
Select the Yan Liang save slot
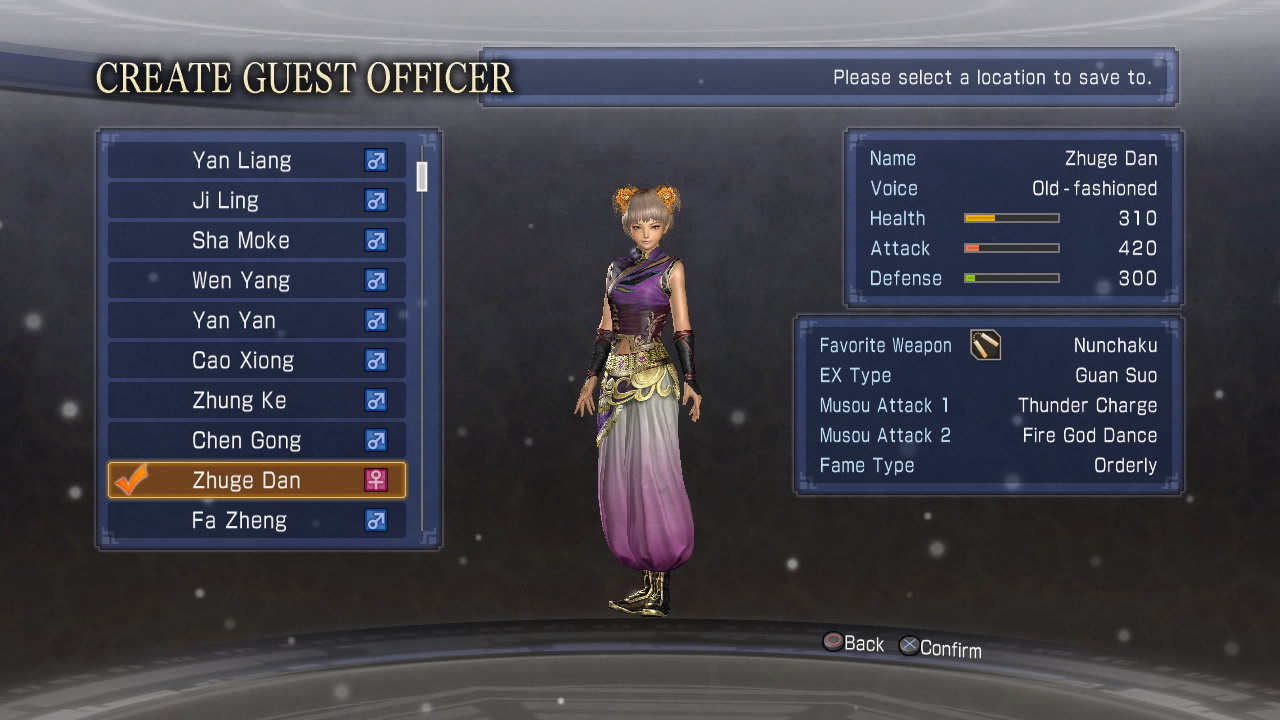click(x=256, y=161)
